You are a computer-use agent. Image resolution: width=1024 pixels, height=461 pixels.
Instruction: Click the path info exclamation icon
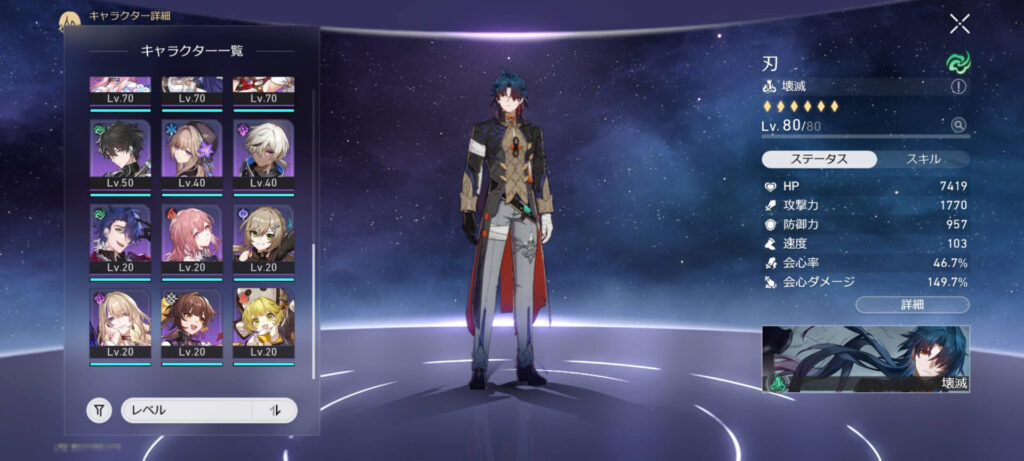(x=959, y=87)
